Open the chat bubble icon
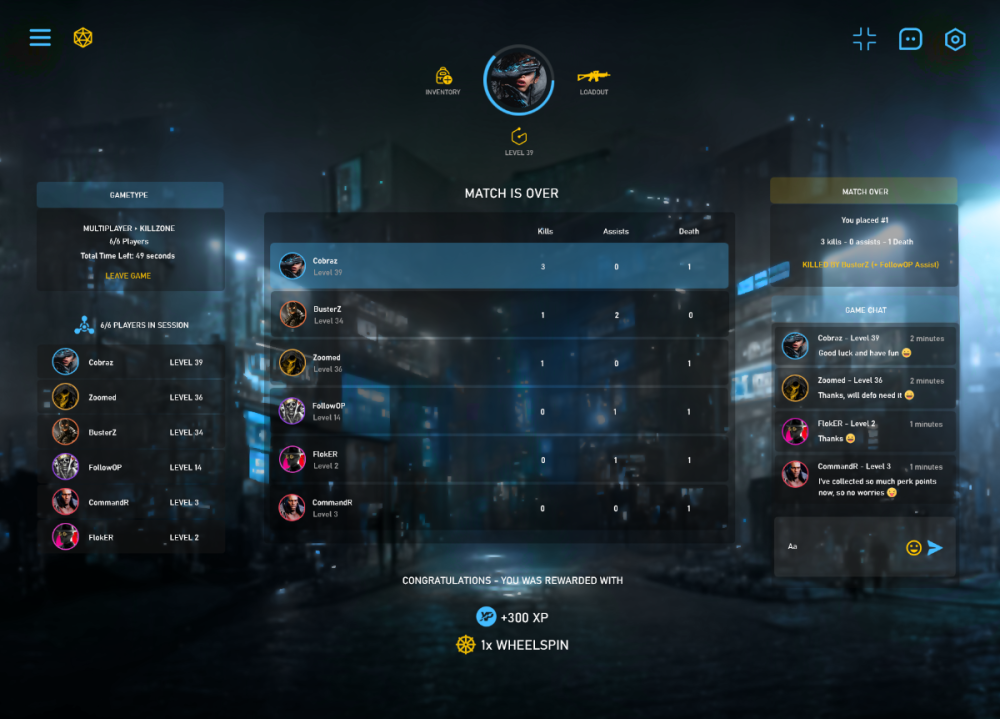Screen dimensions: 1000x719 [910, 39]
